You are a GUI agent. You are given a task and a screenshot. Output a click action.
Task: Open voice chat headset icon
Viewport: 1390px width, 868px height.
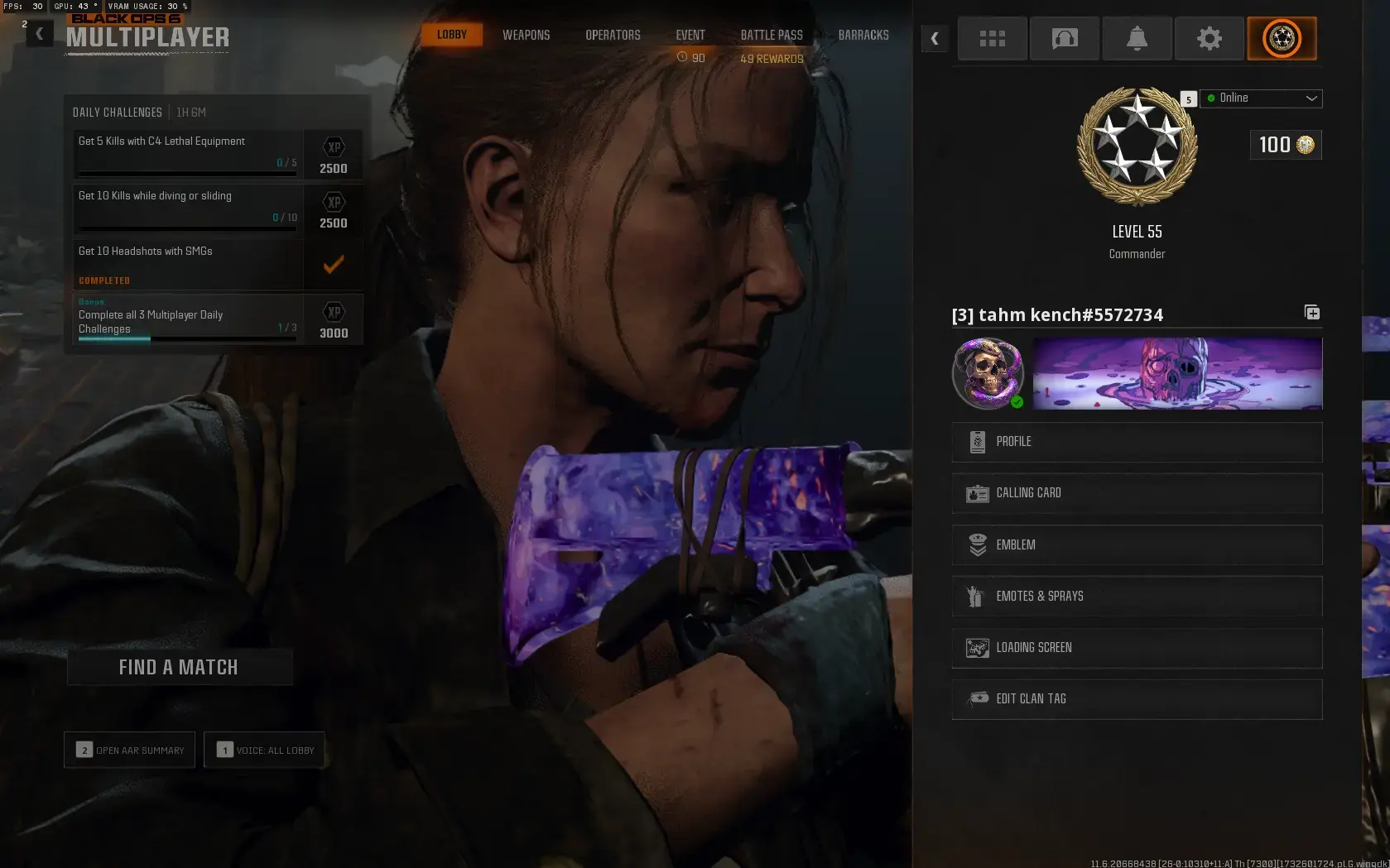[1065, 38]
